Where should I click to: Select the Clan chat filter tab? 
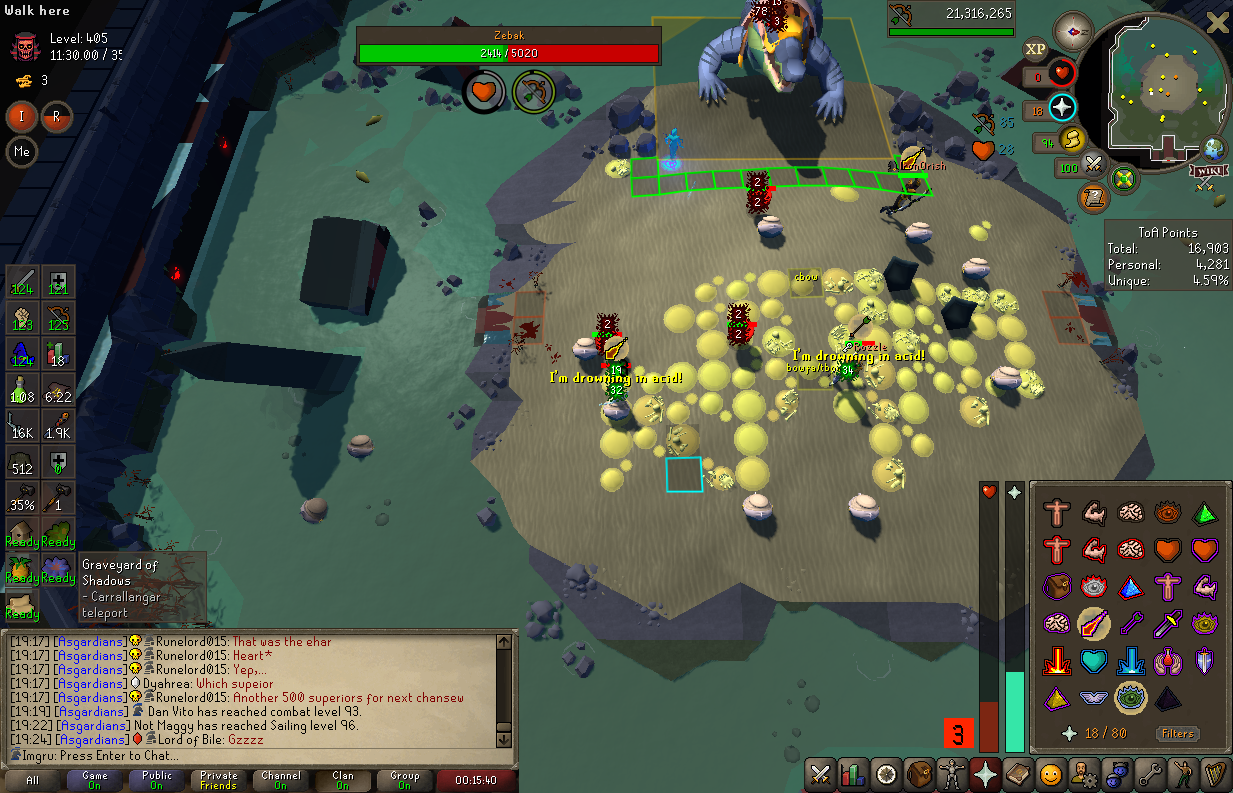(343, 780)
